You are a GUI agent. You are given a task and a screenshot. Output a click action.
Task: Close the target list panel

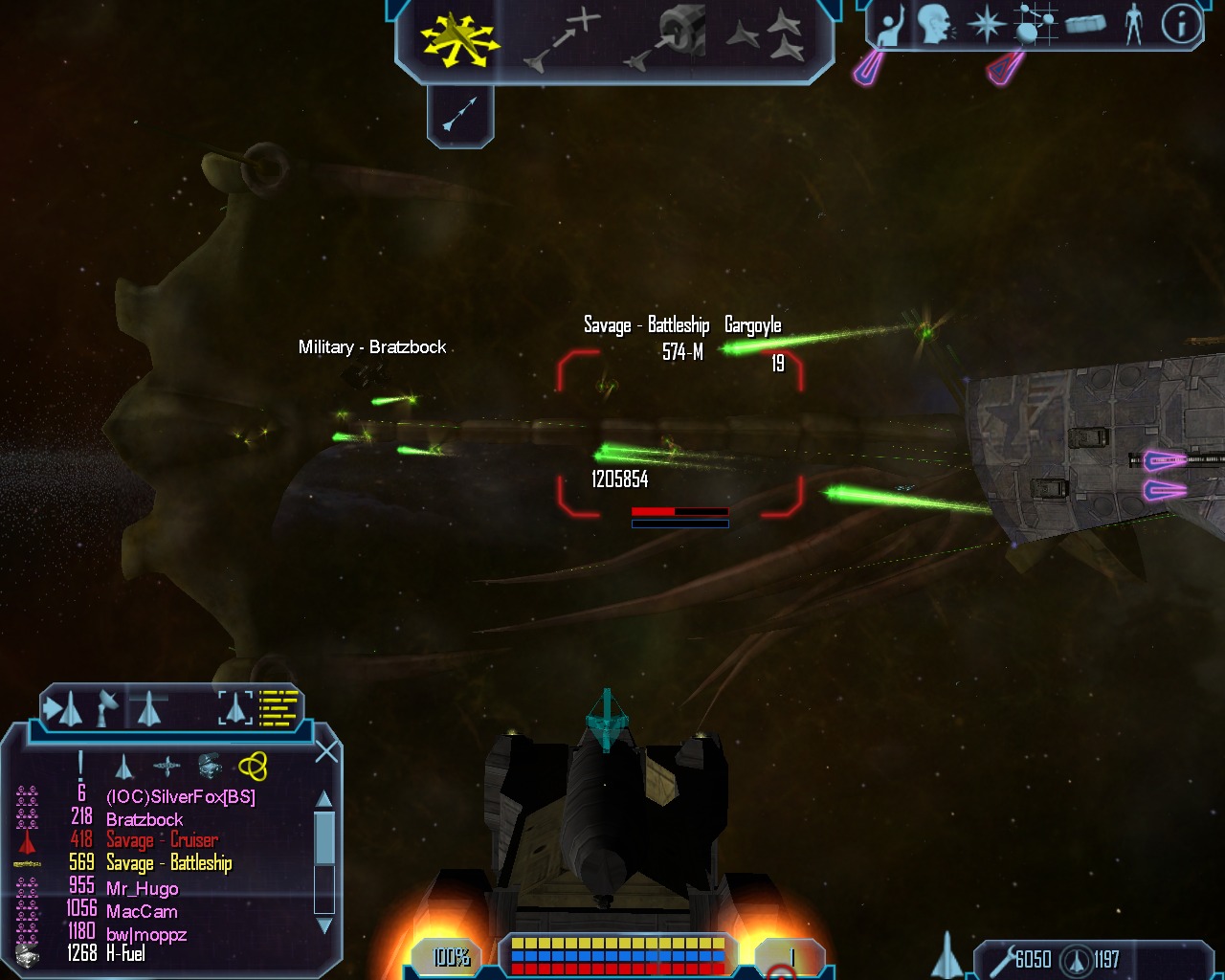tap(326, 751)
